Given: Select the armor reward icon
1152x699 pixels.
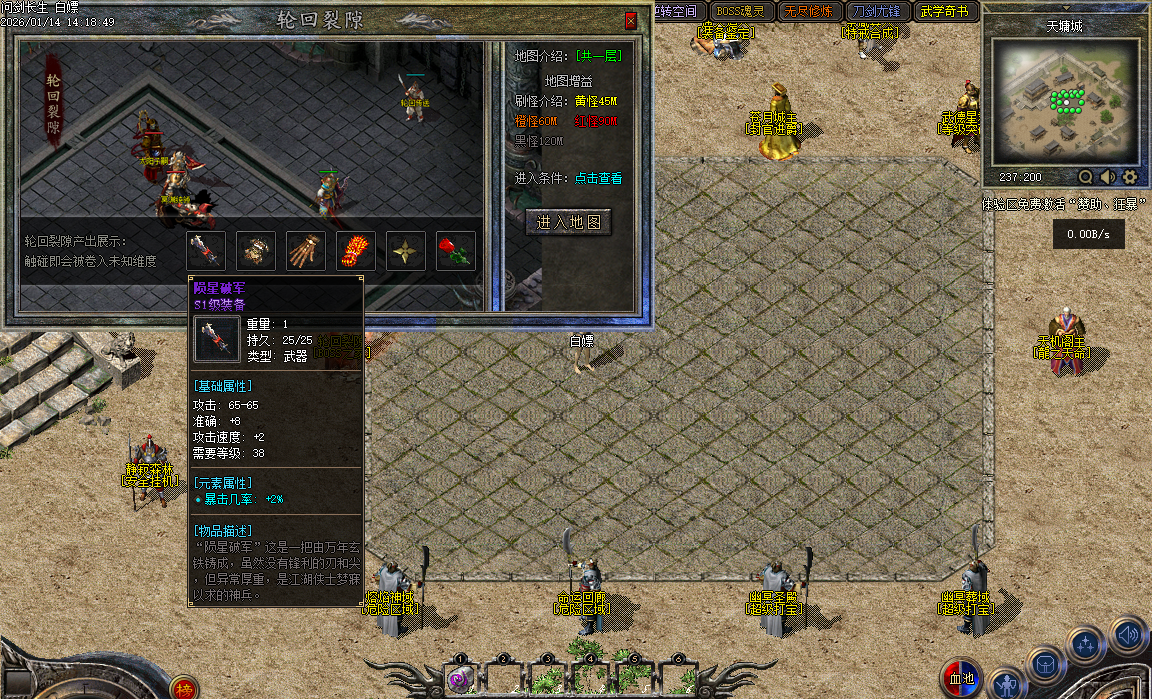Looking at the screenshot, I should coord(257,251).
